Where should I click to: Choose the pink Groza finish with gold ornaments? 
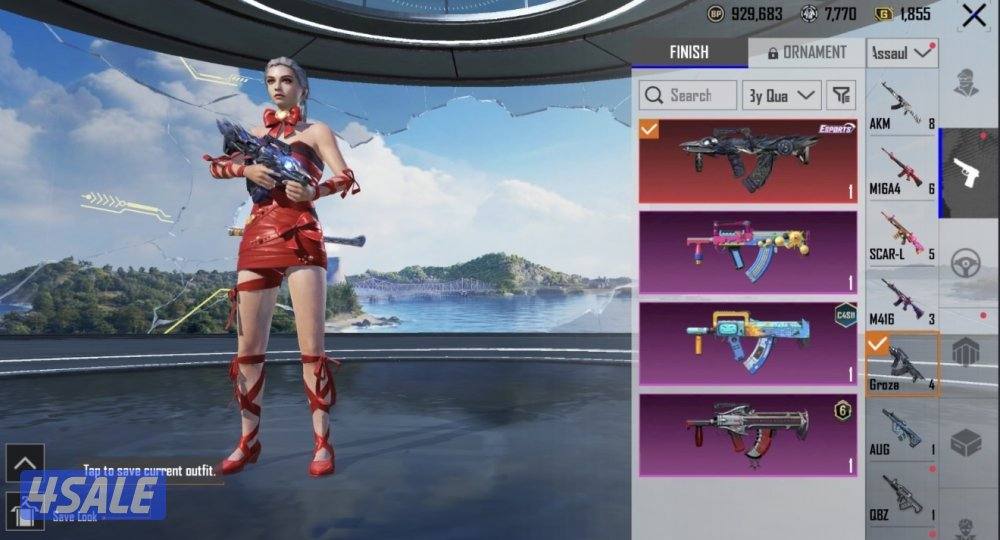(748, 252)
